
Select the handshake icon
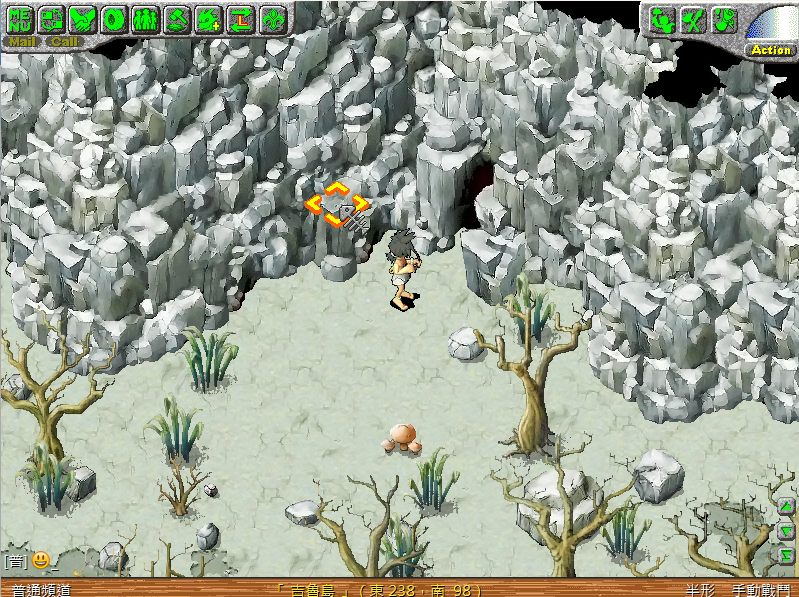tap(84, 17)
